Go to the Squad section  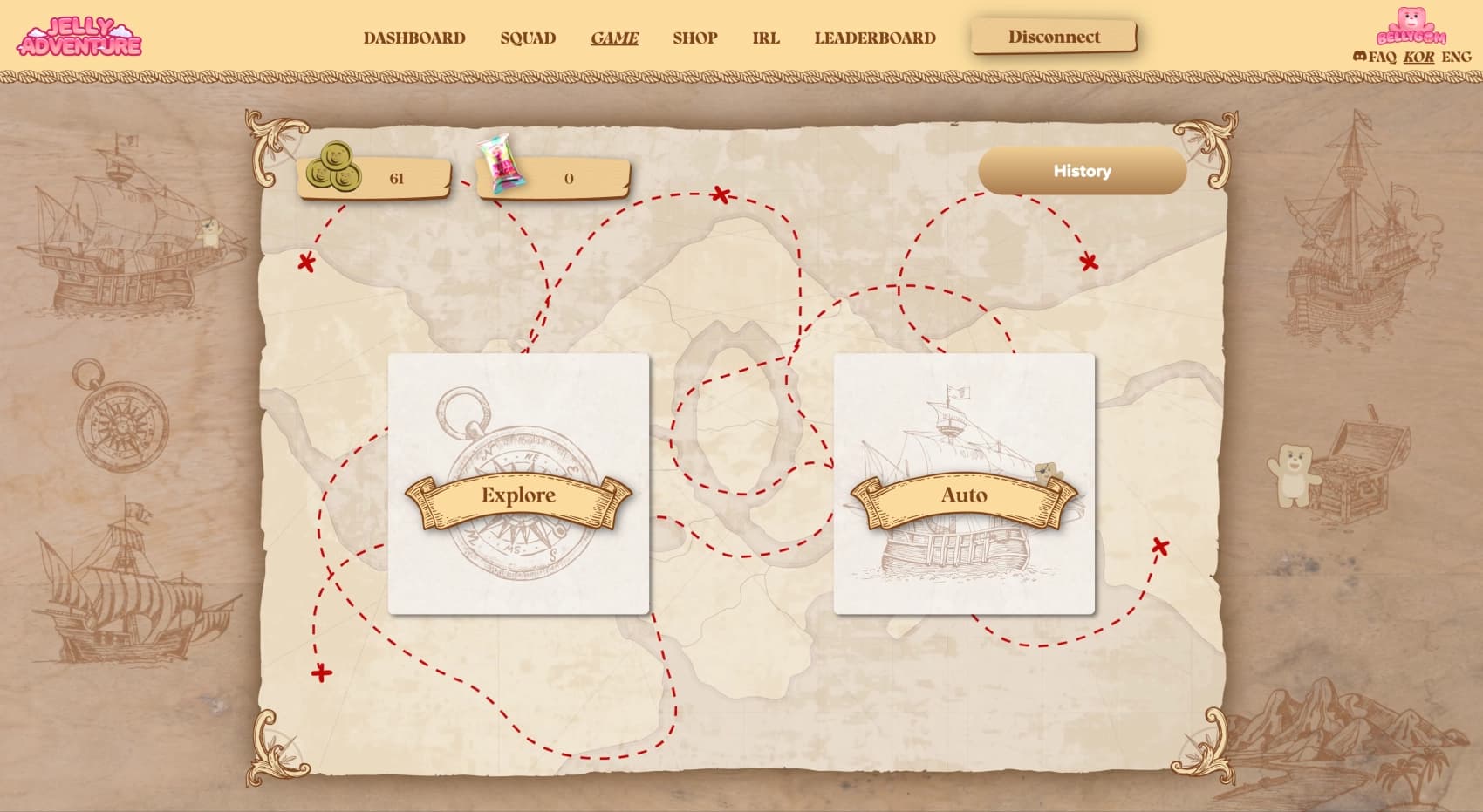pyautogui.click(x=528, y=38)
